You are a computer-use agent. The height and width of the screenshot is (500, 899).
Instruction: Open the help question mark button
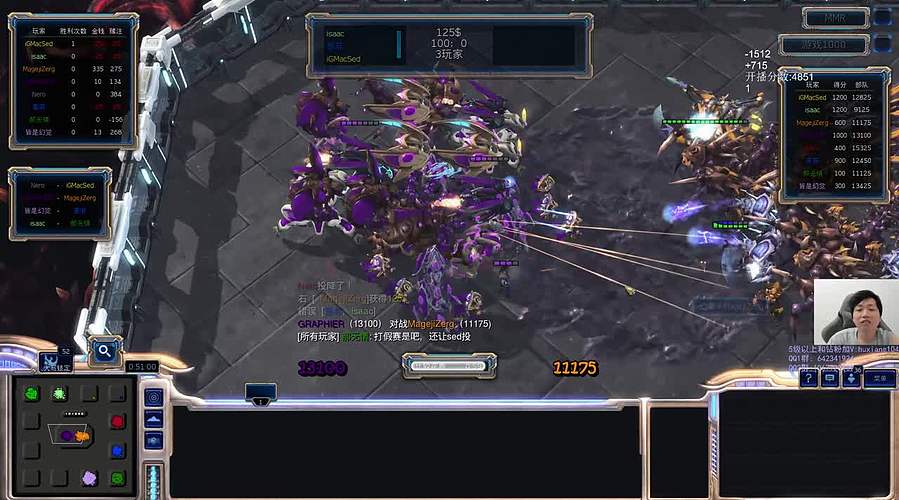(x=808, y=379)
